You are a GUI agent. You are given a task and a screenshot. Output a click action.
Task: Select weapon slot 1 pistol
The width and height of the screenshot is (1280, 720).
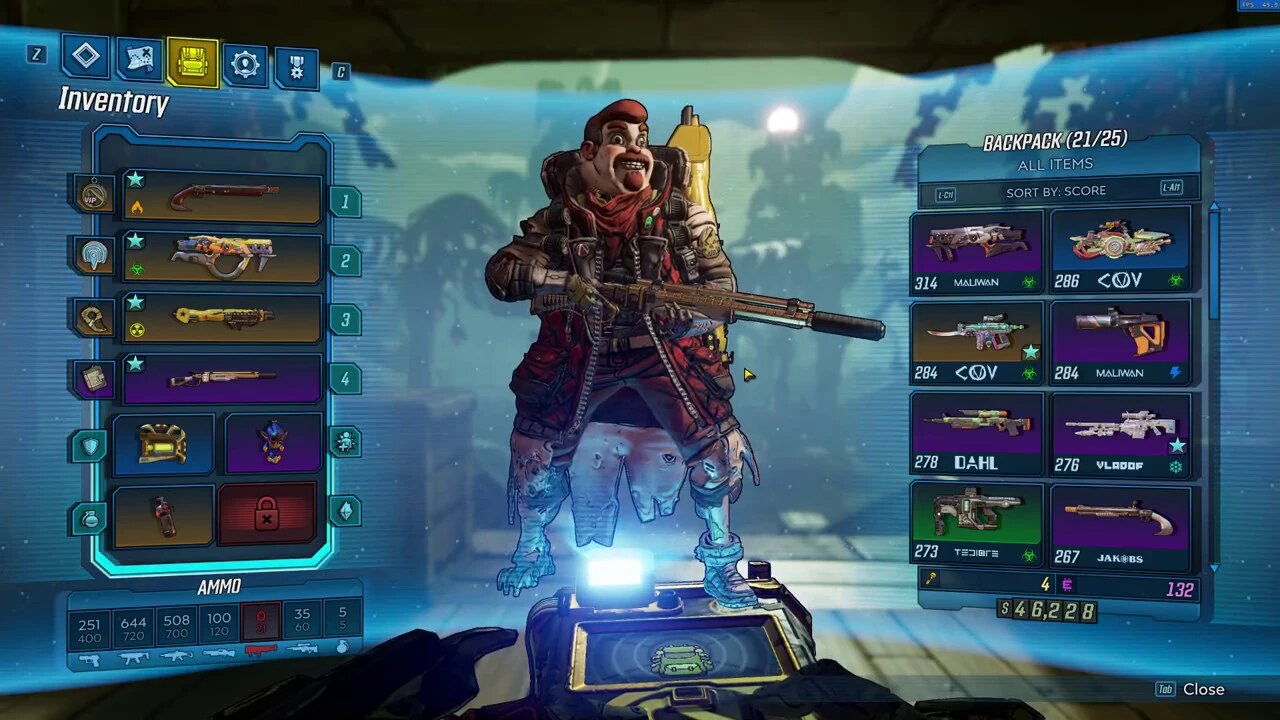click(x=222, y=196)
